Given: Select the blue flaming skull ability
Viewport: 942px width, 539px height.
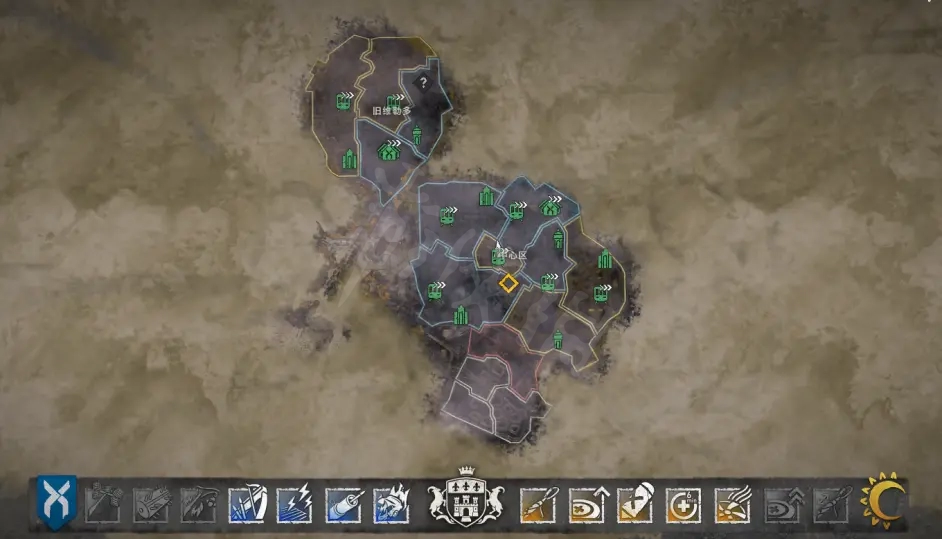Looking at the screenshot, I should click(391, 502).
